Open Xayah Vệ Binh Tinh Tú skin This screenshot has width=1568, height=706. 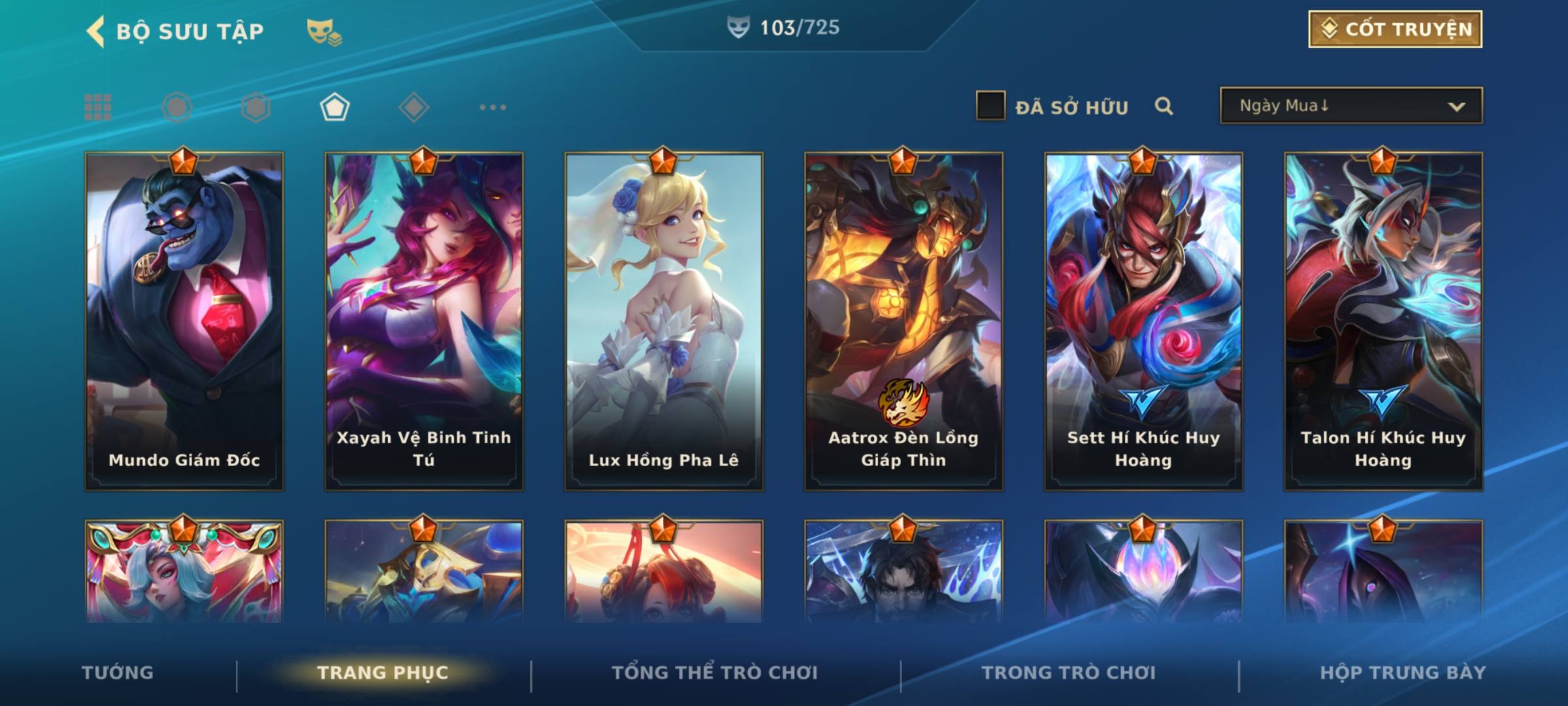click(424, 322)
